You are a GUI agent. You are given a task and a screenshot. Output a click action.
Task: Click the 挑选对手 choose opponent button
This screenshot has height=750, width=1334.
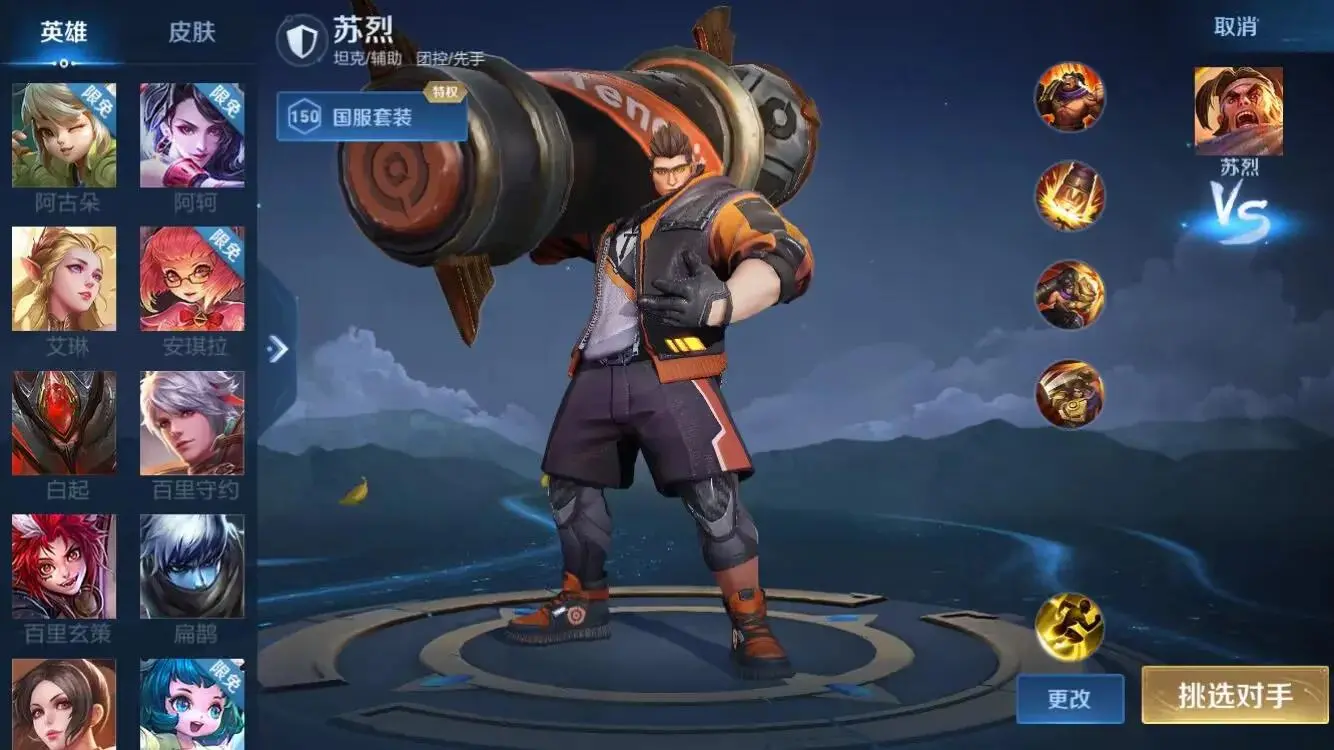[1235, 696]
